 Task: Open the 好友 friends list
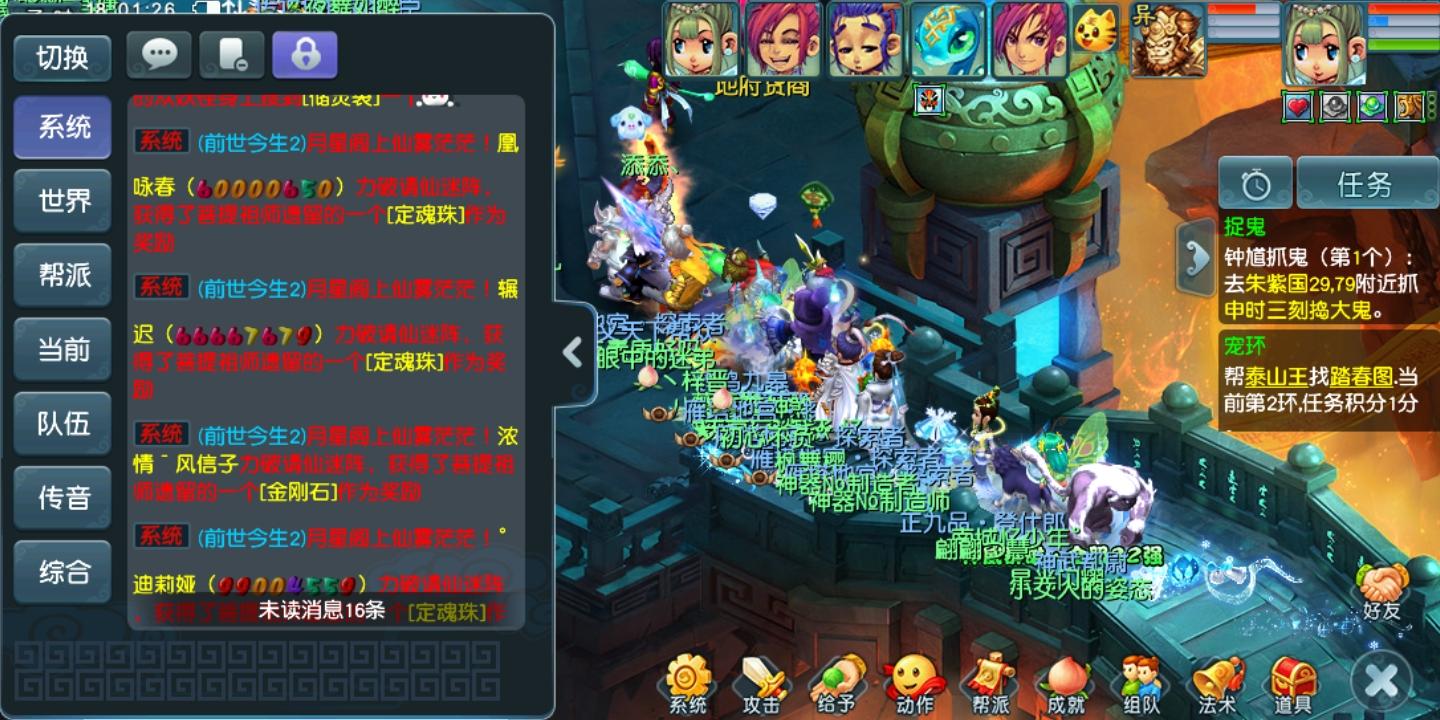tap(1382, 592)
